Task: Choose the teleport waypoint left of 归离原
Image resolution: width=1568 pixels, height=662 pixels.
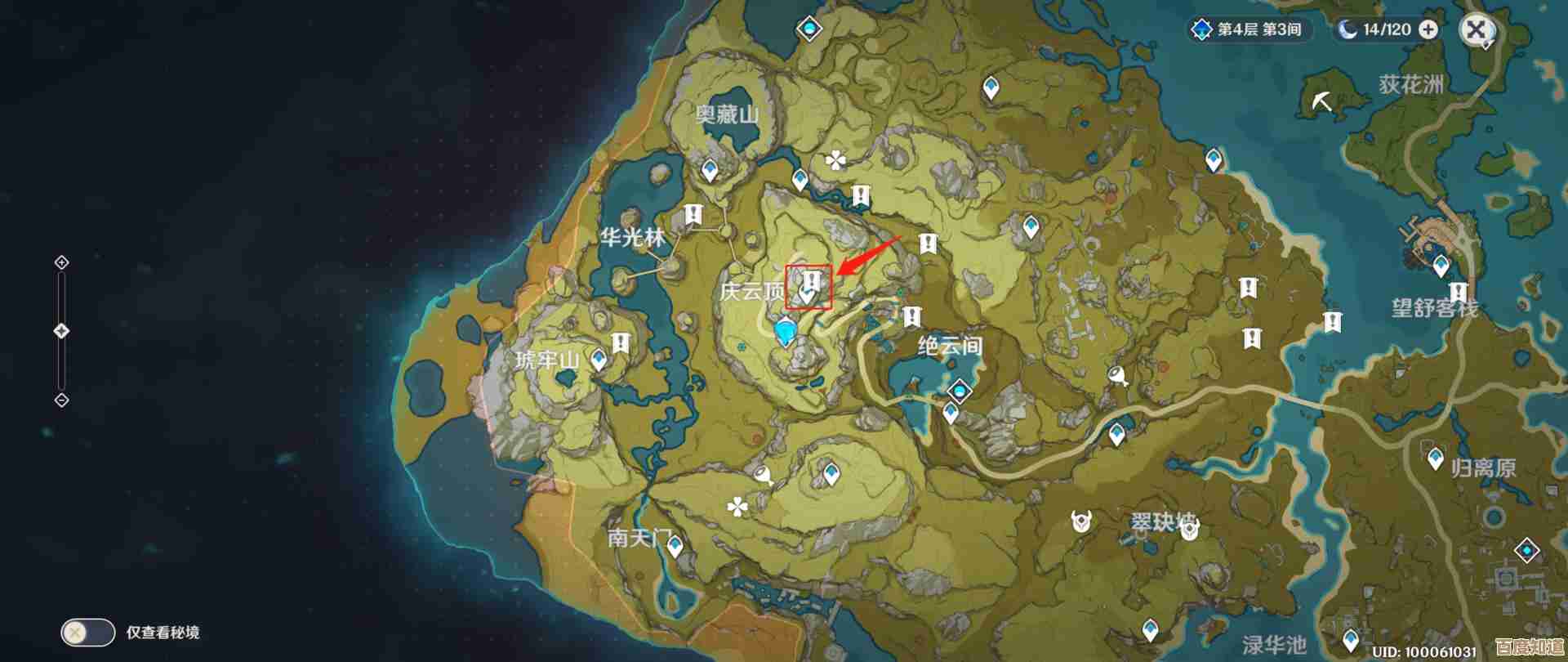Action: click(x=1436, y=459)
